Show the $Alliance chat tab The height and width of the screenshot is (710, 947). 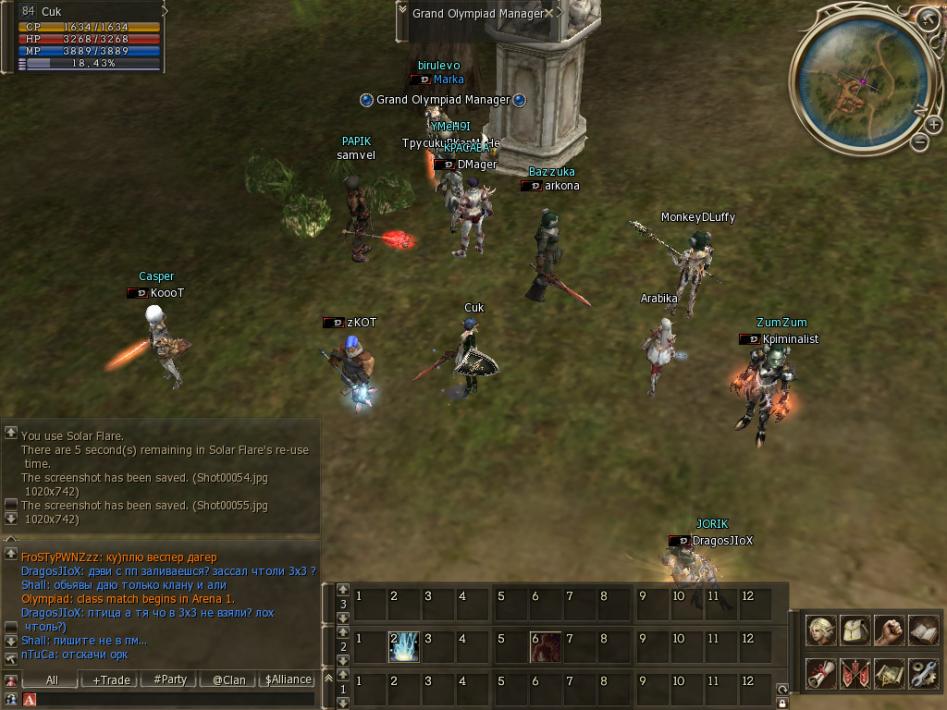287,679
